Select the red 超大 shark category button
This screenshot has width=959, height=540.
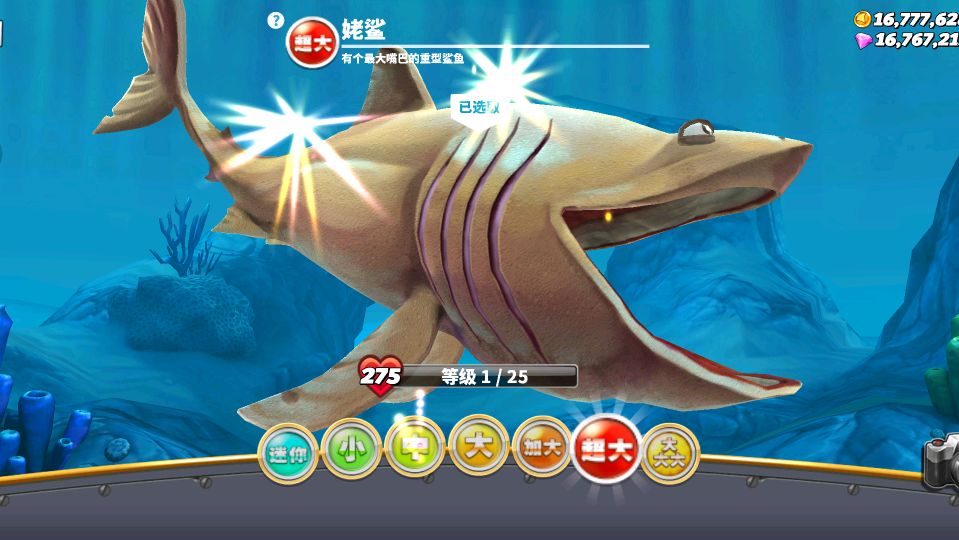point(606,449)
